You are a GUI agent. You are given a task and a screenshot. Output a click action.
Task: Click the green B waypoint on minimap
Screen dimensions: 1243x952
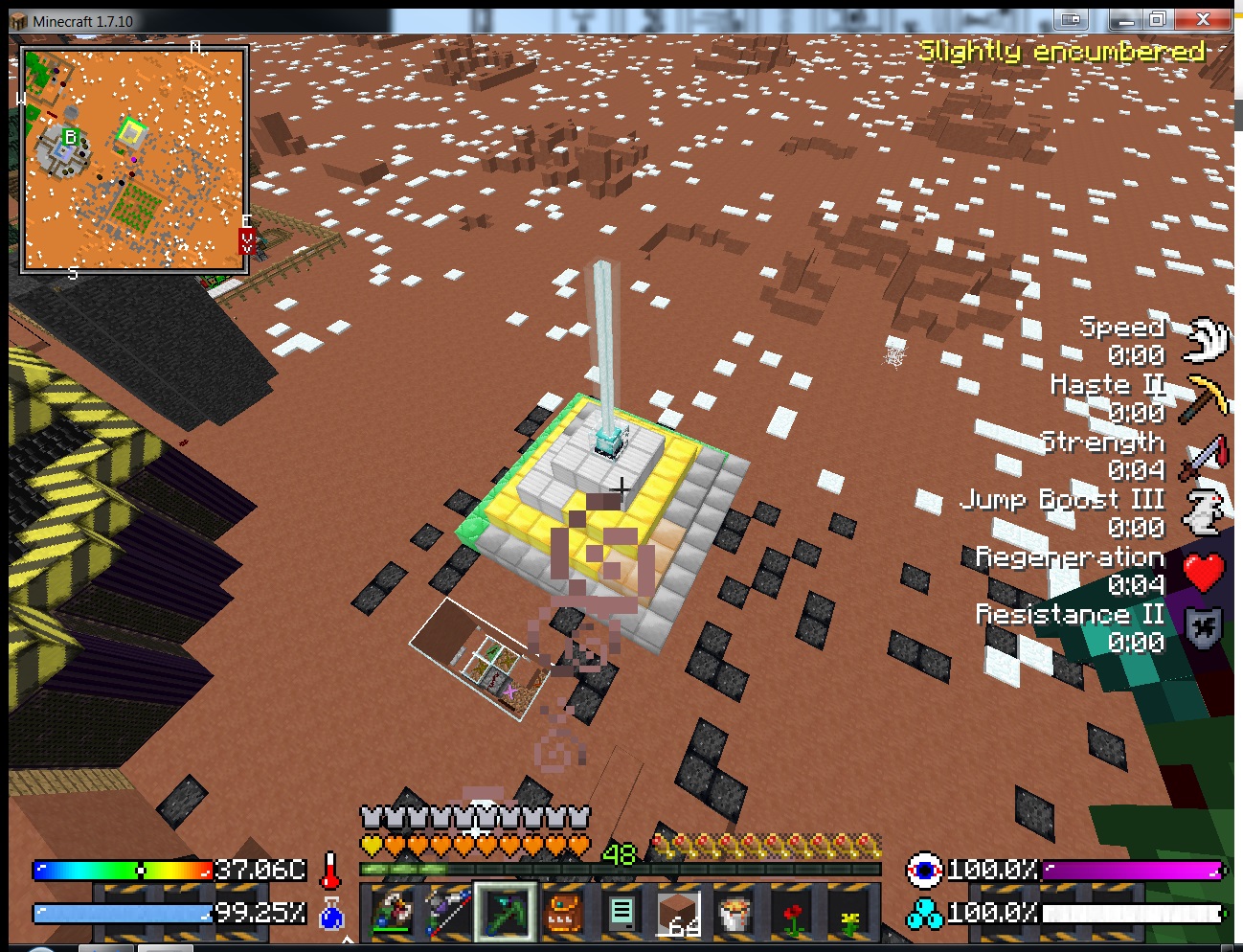click(x=69, y=138)
